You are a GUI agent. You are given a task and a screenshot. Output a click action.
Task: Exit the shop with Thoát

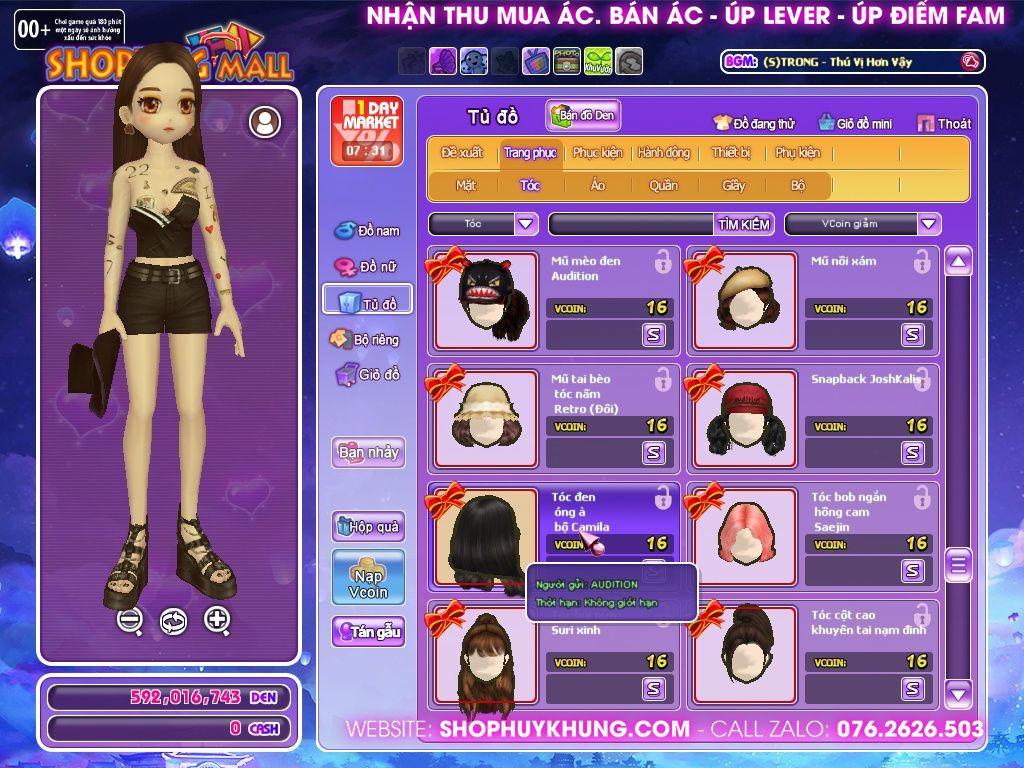point(943,124)
